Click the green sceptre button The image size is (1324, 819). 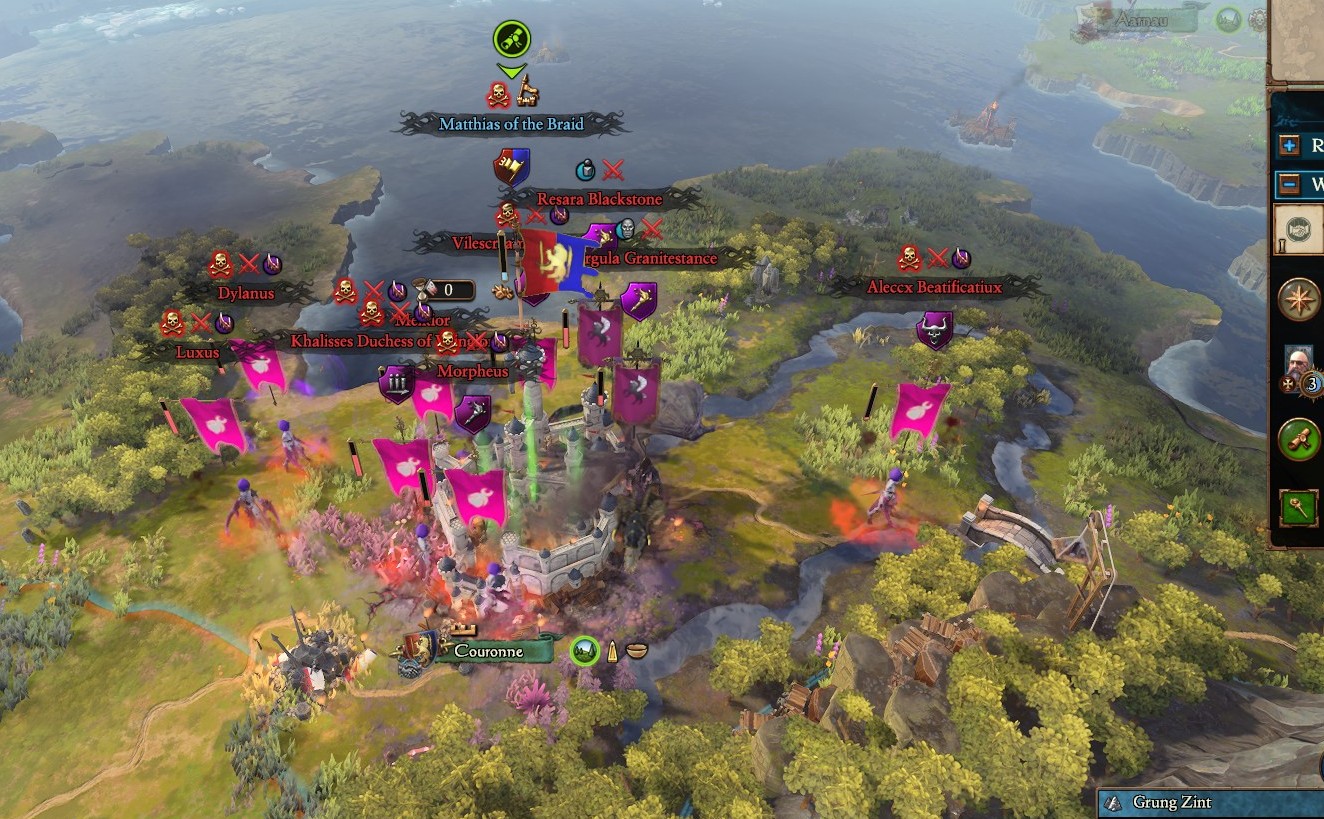[1299, 508]
